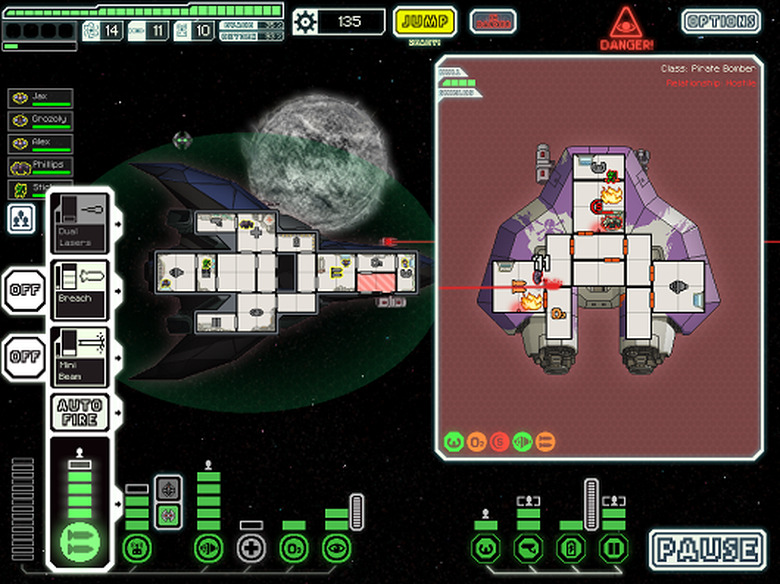The width and height of the screenshot is (780, 584).
Task: Click the door control subsystem icon
Action: coord(612,547)
